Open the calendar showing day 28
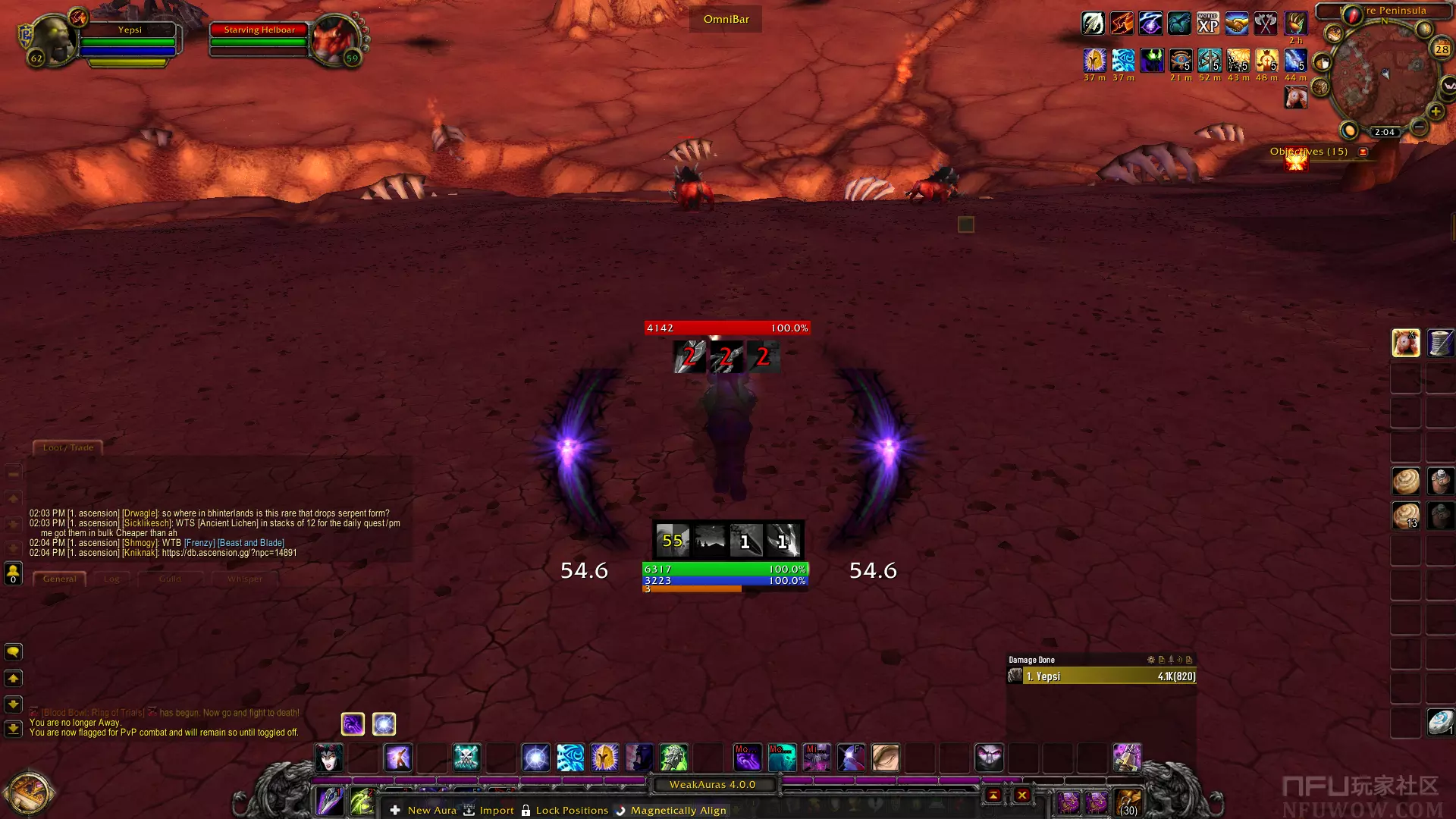 tap(1442, 49)
